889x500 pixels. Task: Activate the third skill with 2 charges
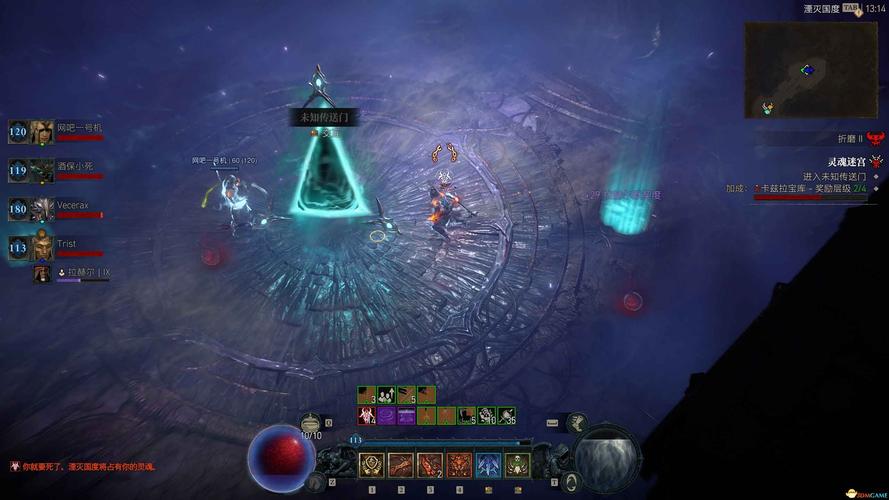(430, 465)
